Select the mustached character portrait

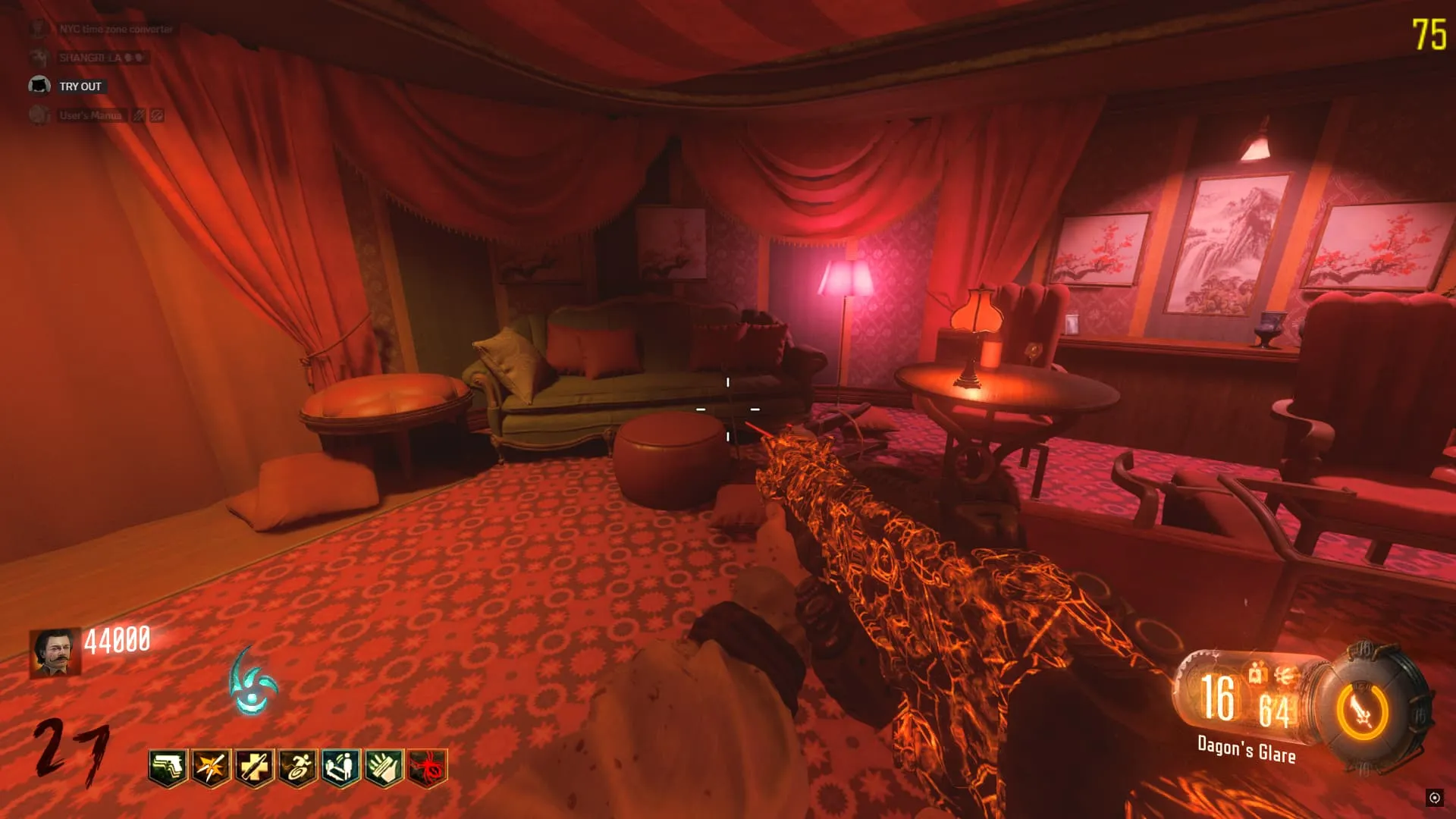(x=55, y=652)
